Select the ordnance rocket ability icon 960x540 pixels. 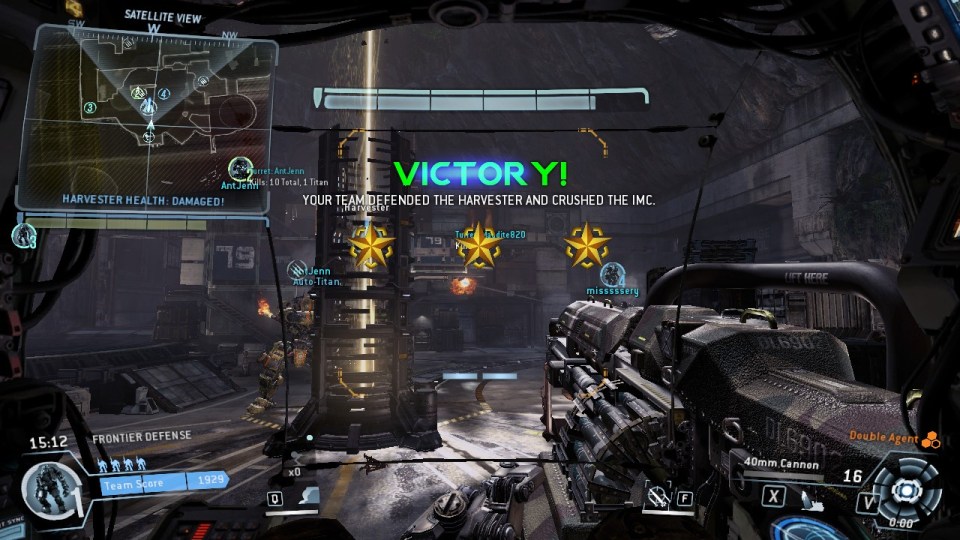[x=311, y=494]
